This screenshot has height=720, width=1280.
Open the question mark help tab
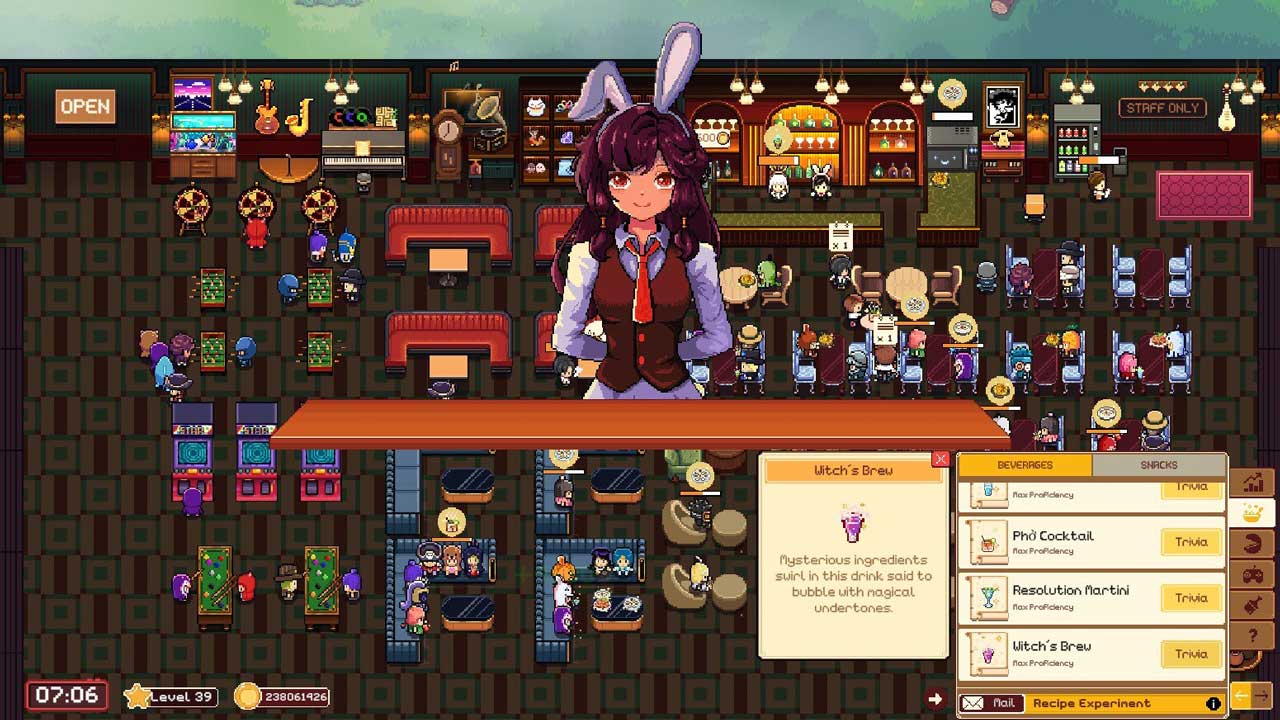(x=1252, y=636)
